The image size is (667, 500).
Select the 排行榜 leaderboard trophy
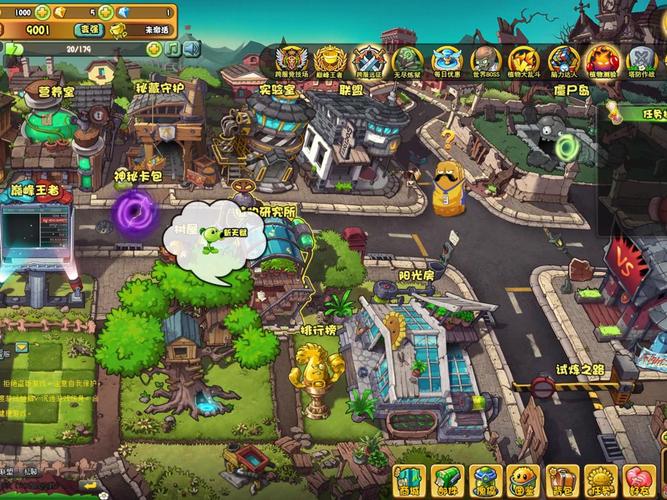318,380
